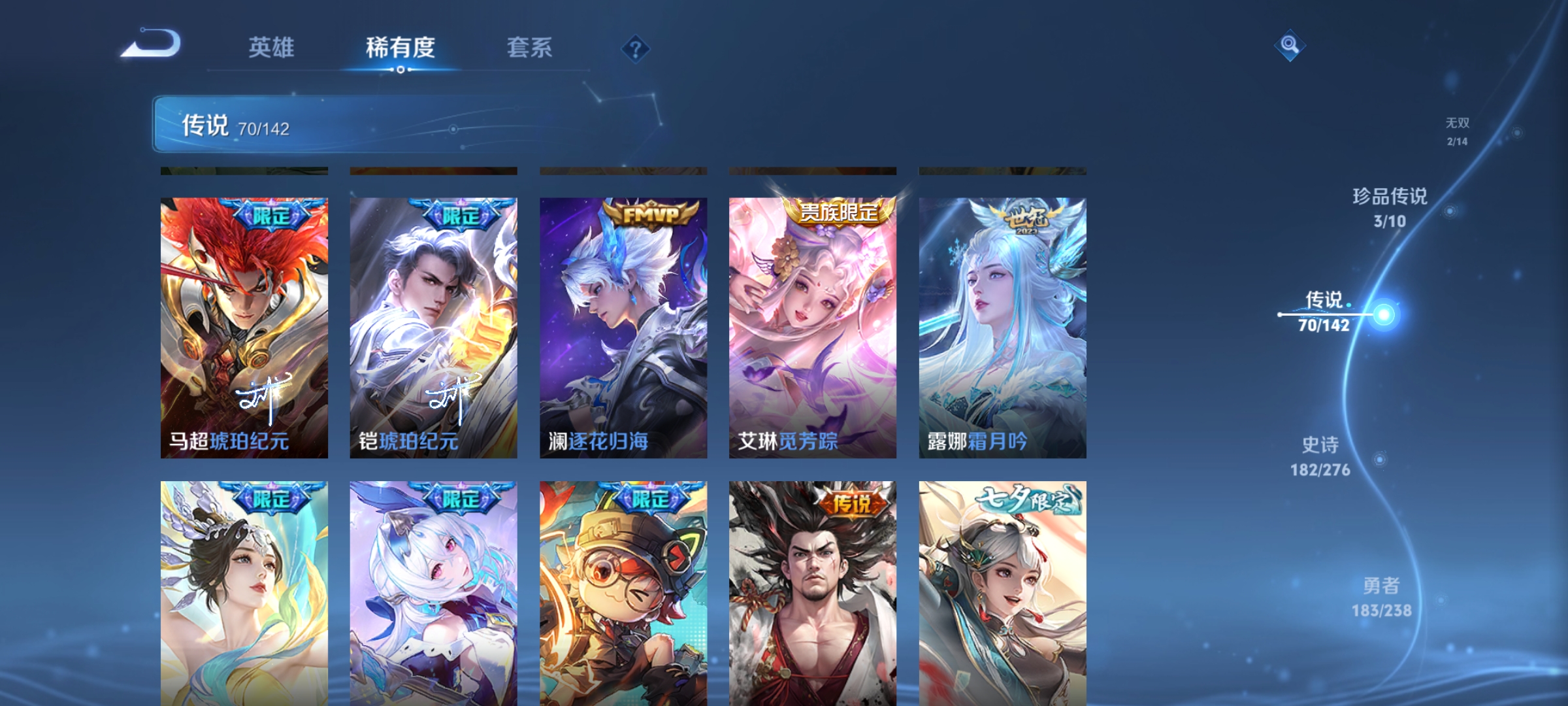Click the help question mark icon
1568x706 pixels.
pyautogui.click(x=636, y=49)
